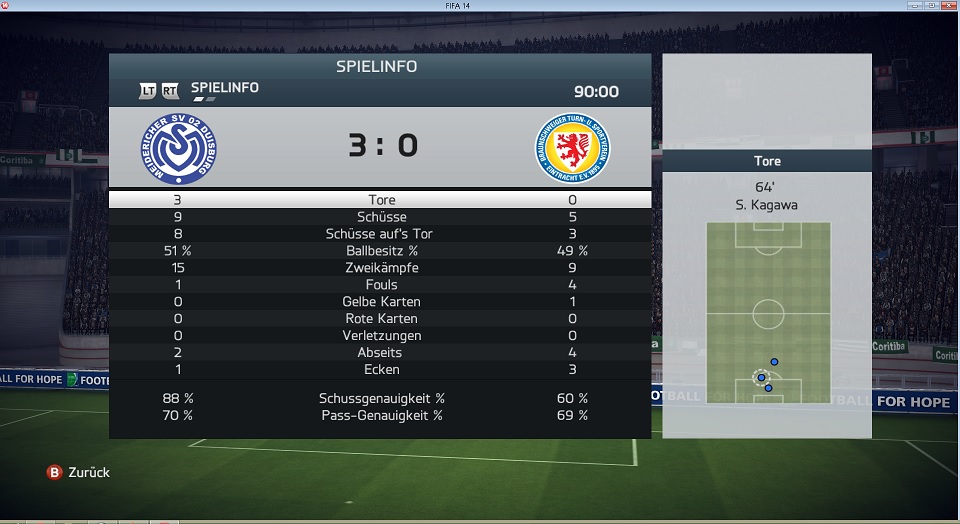Show the Abseits stat details
960x524 pixels.
pyautogui.click(x=380, y=353)
